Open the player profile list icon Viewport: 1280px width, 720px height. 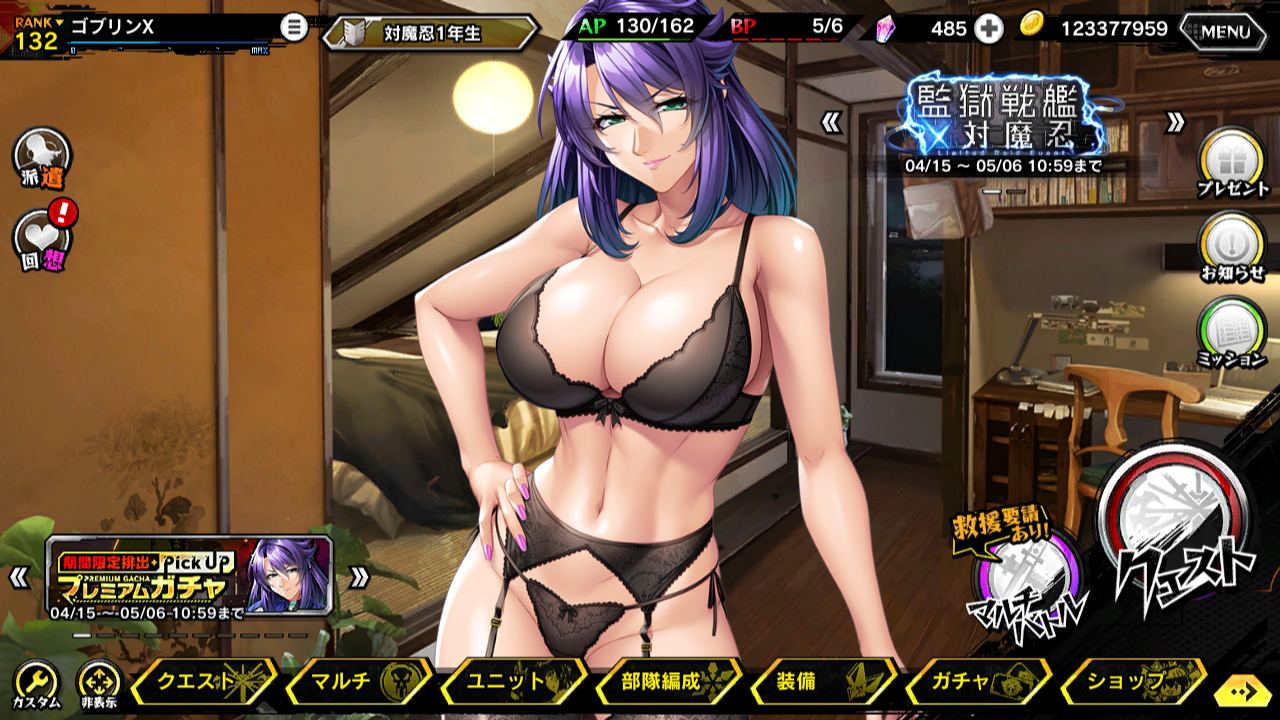pos(293,27)
